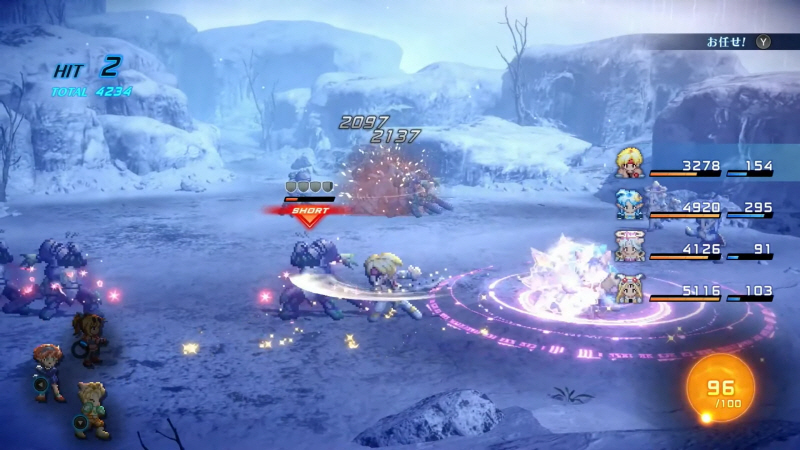Call the brown-ponytail assault ally
The width and height of the screenshot is (800, 450).
[x=91, y=335]
